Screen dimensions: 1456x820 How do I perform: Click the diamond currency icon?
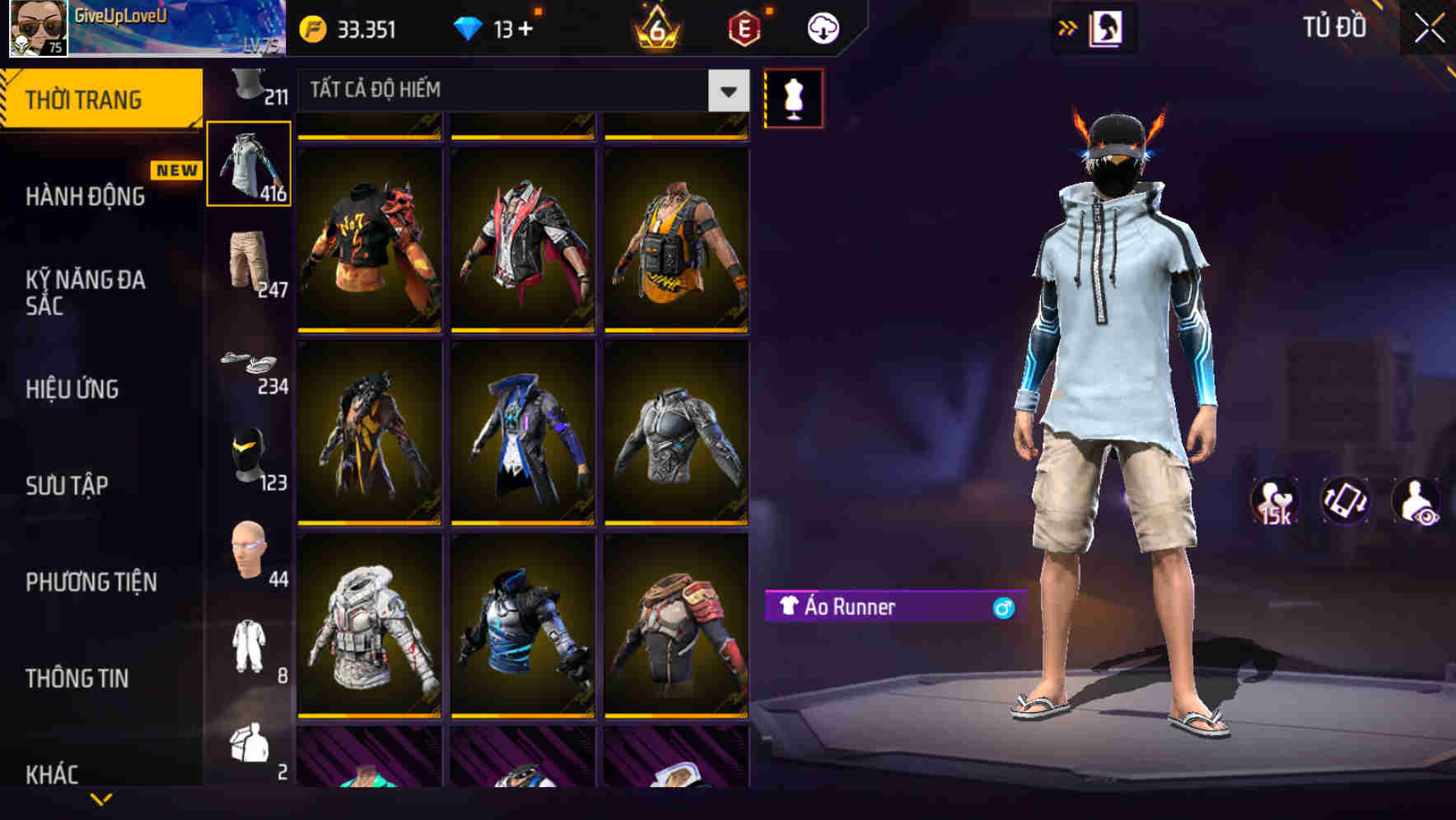(x=469, y=27)
